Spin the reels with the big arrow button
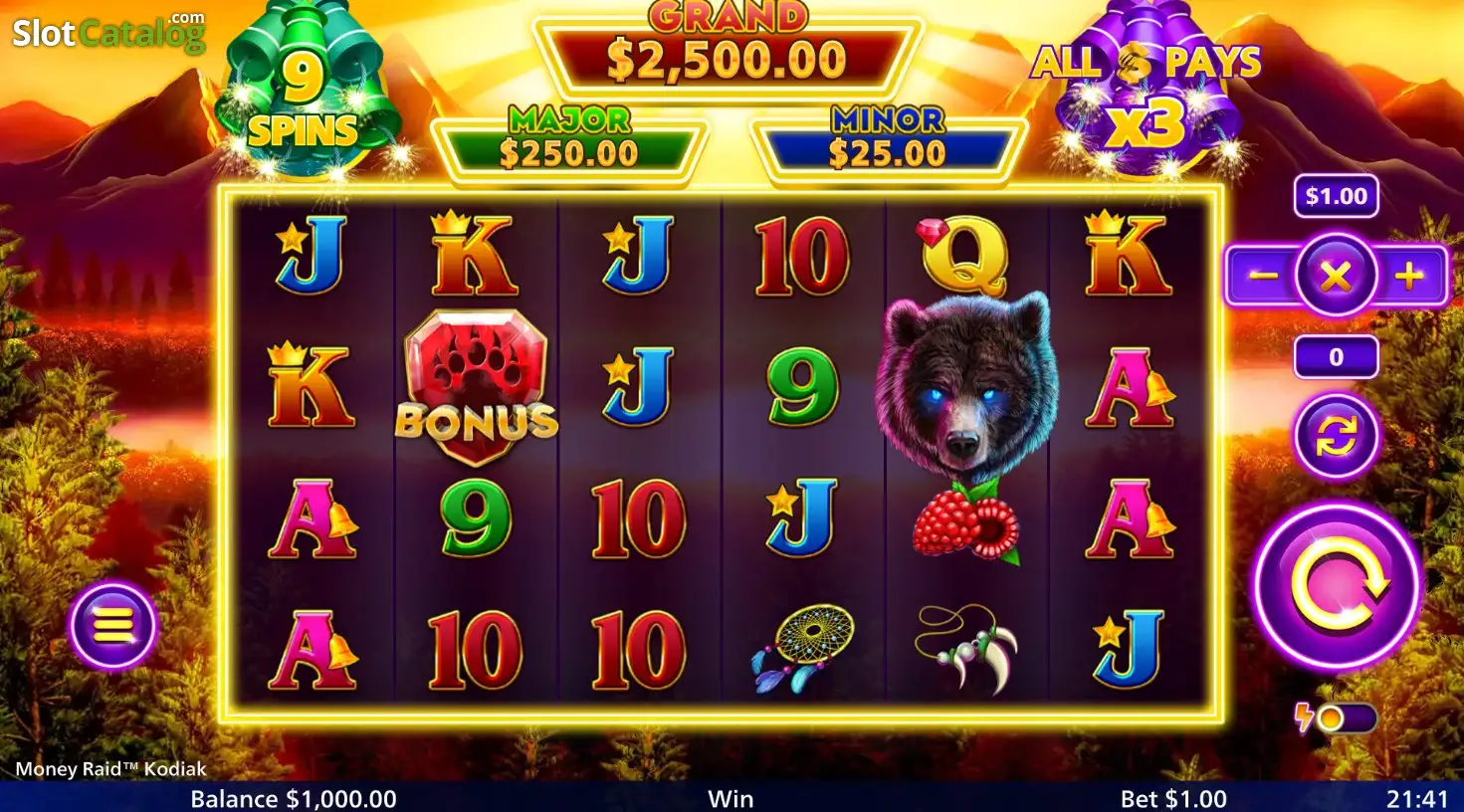 [x=1337, y=585]
